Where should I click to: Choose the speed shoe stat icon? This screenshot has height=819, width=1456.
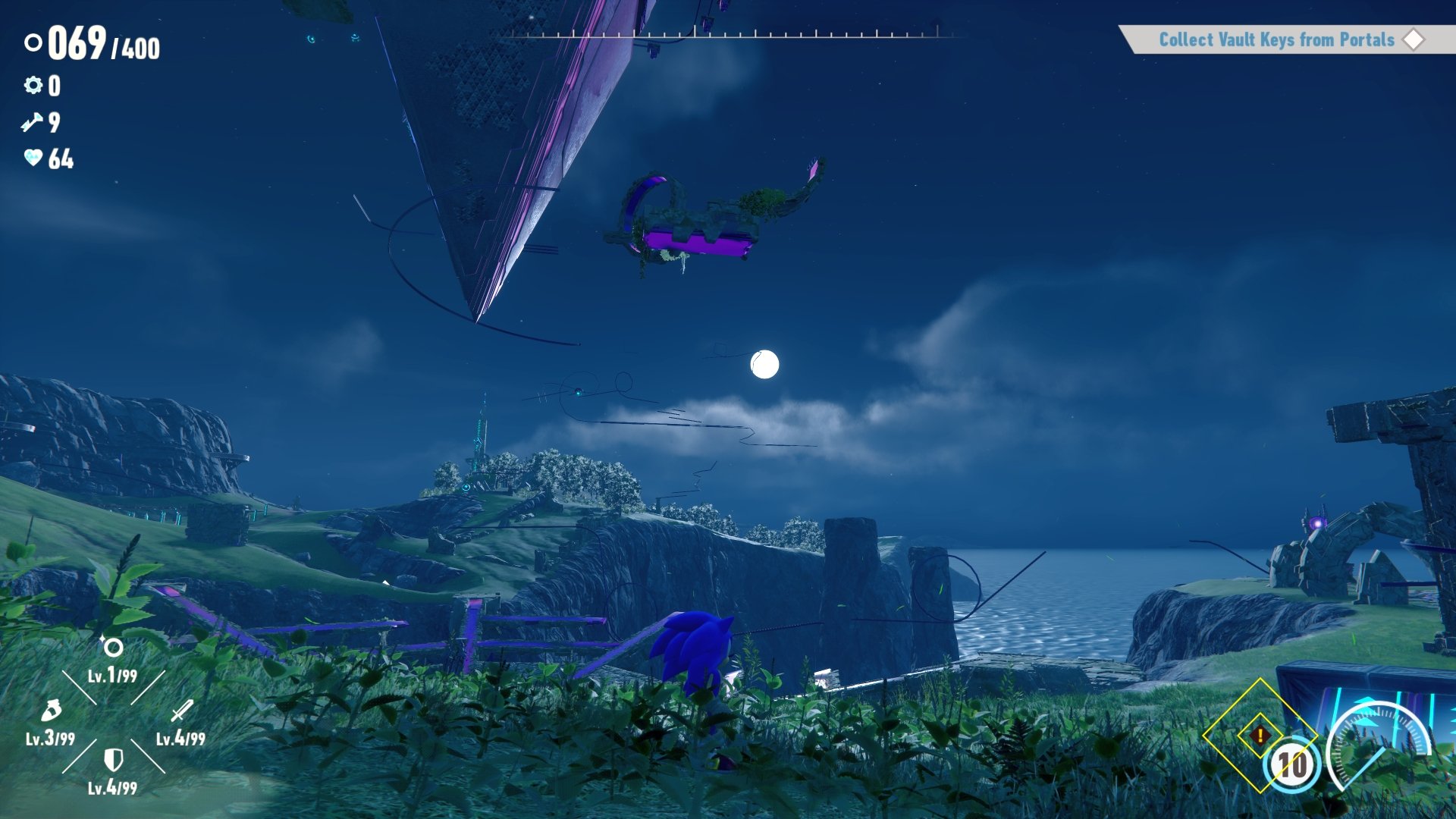51,711
